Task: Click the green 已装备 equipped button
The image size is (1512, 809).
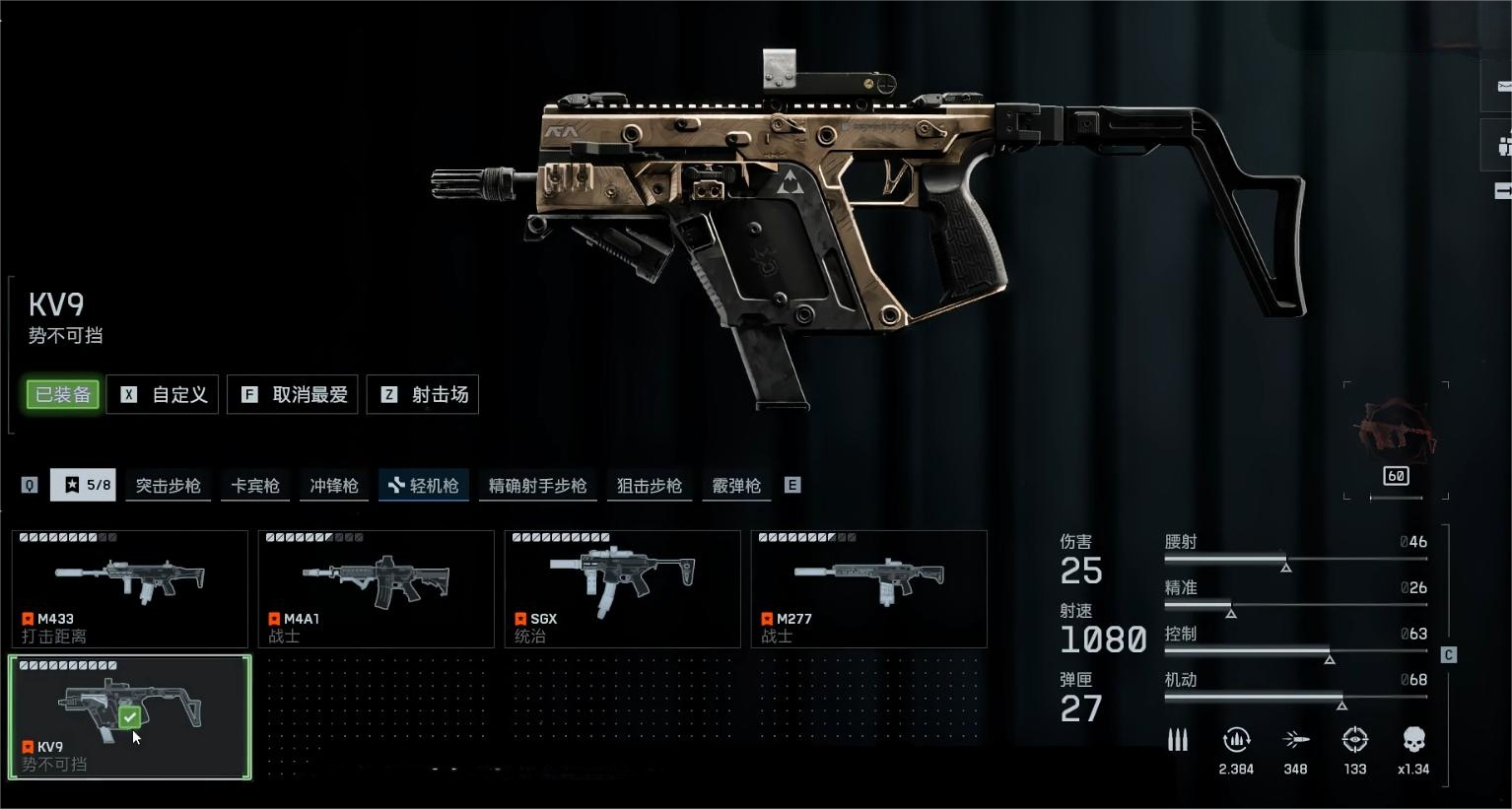Action: click(x=63, y=395)
